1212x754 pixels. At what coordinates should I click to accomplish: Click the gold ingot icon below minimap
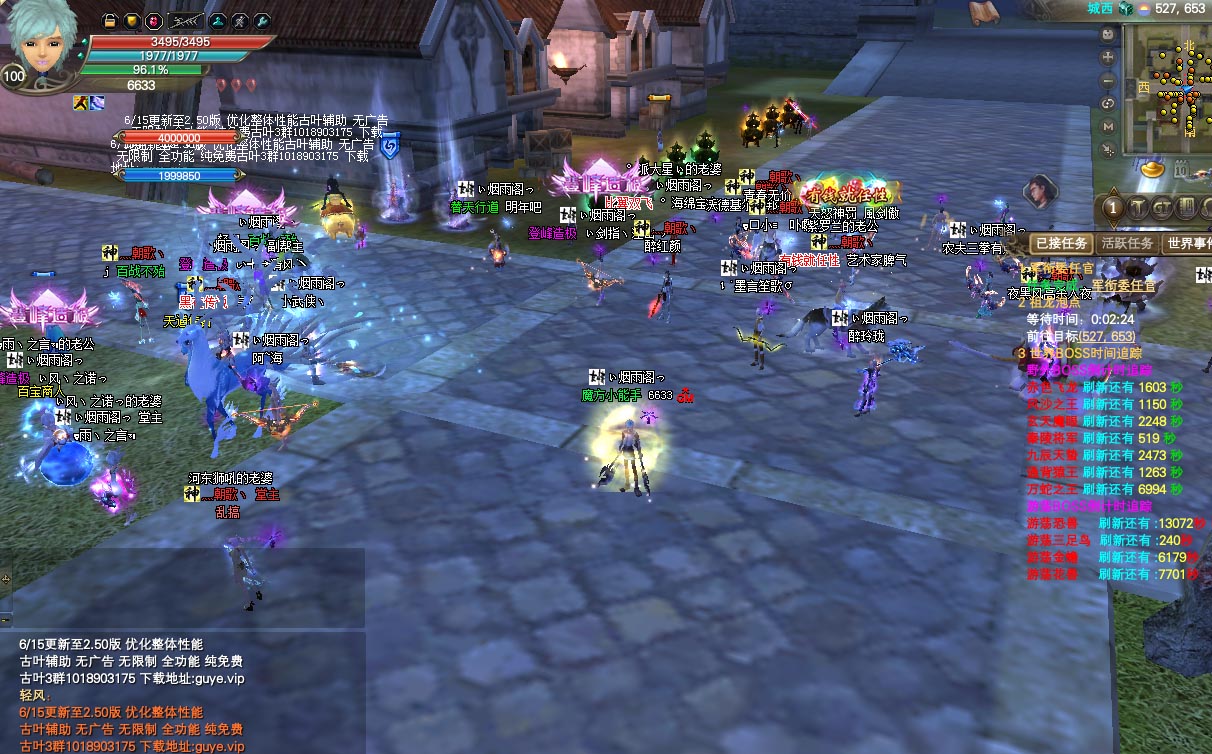pyautogui.click(x=1153, y=170)
